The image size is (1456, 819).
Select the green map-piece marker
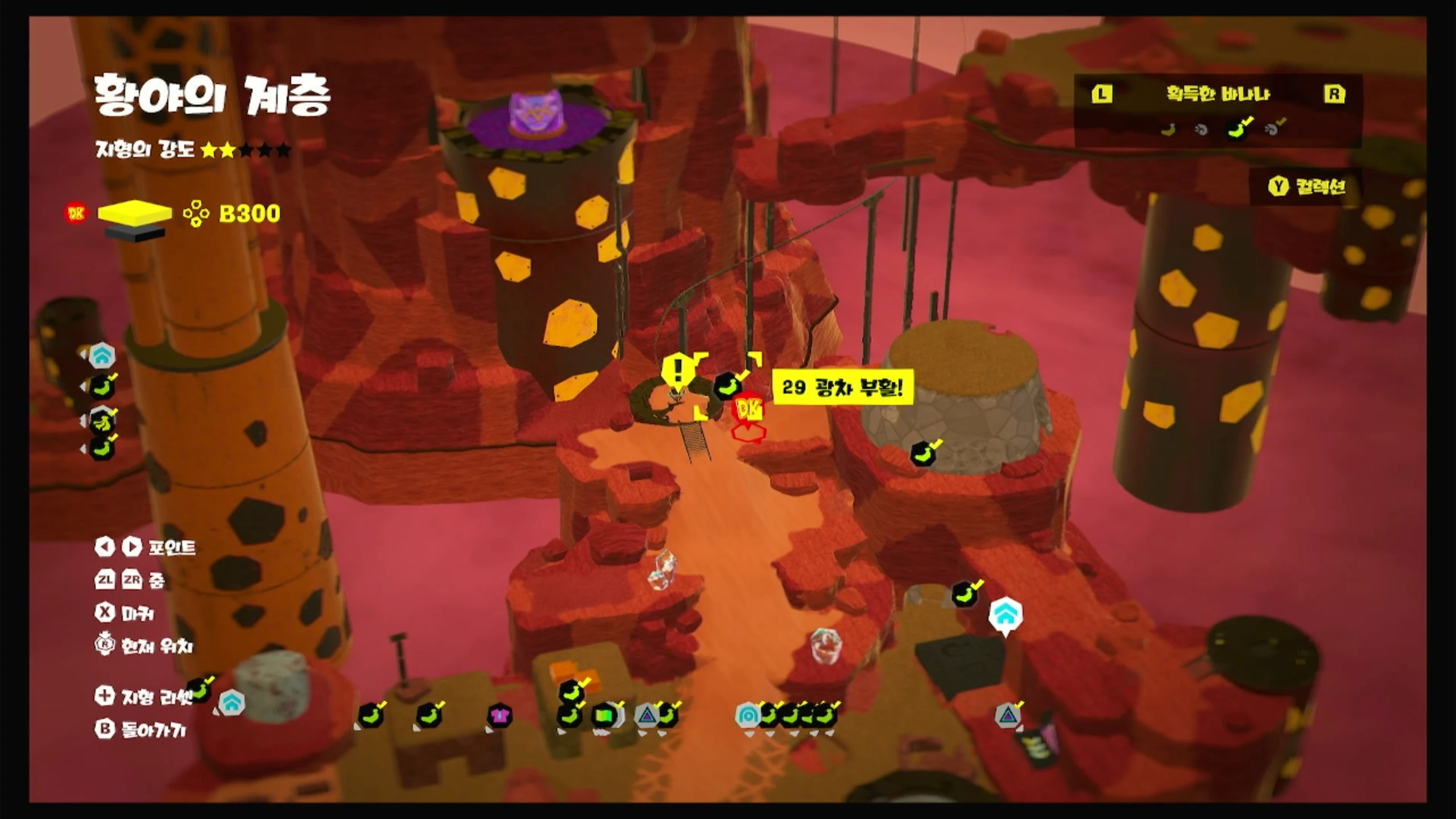click(604, 715)
